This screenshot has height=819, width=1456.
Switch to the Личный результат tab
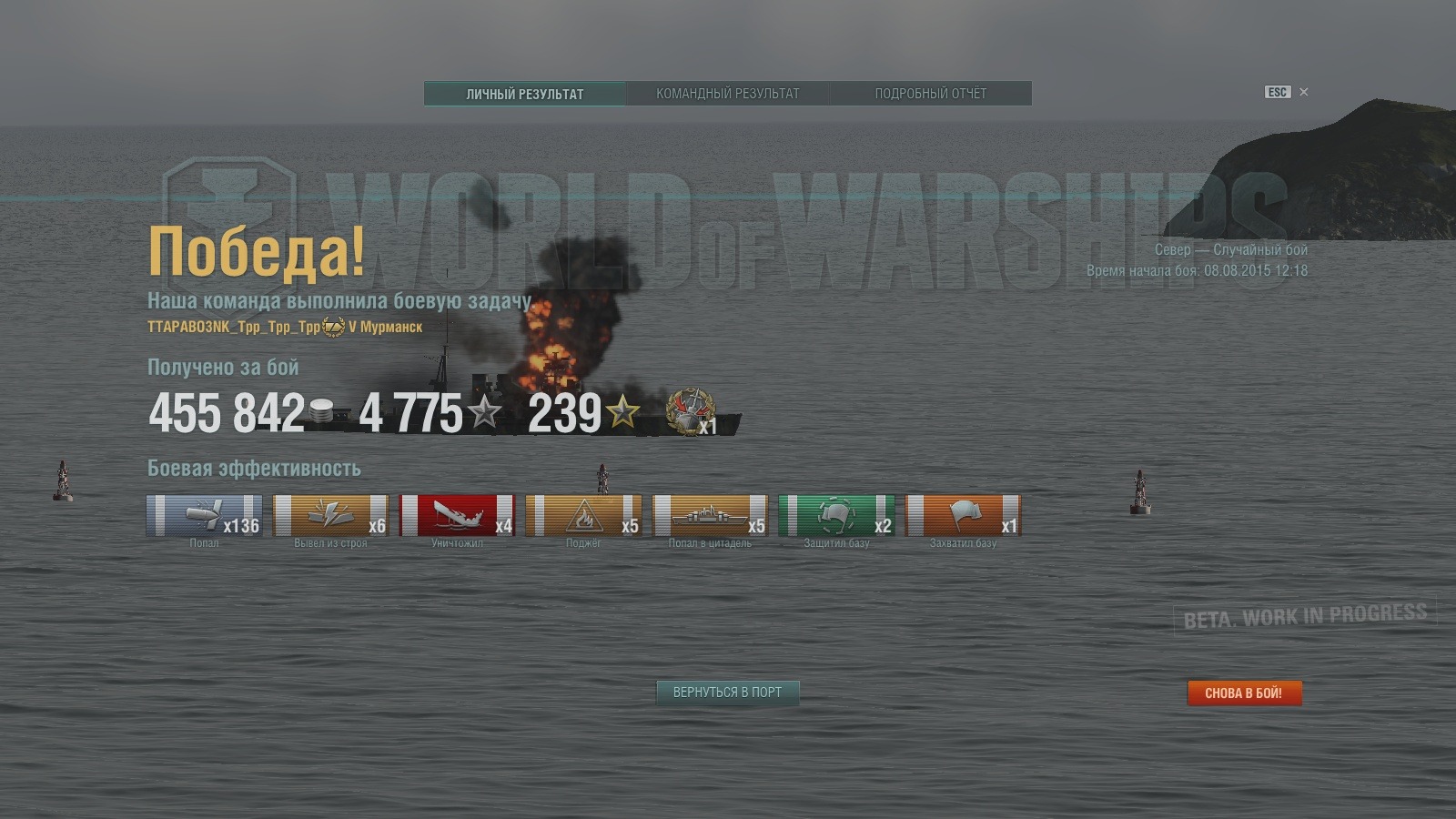tap(525, 94)
